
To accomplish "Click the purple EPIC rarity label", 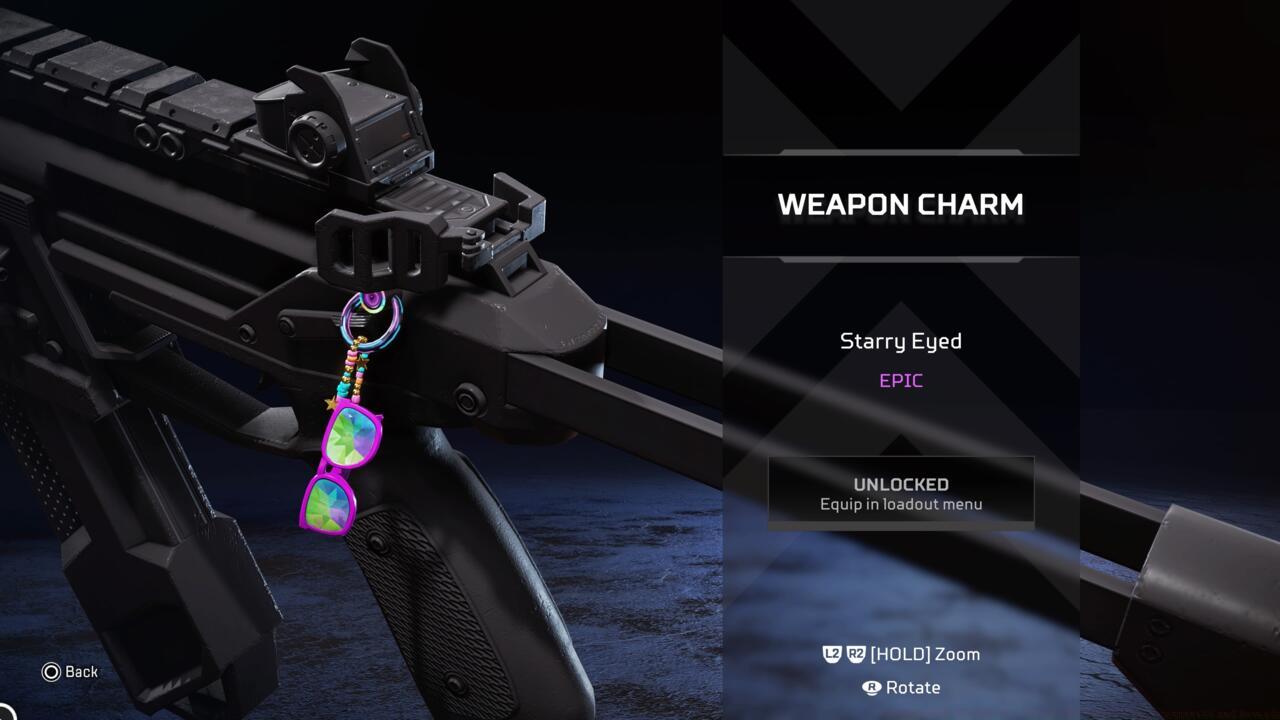I will 900,380.
